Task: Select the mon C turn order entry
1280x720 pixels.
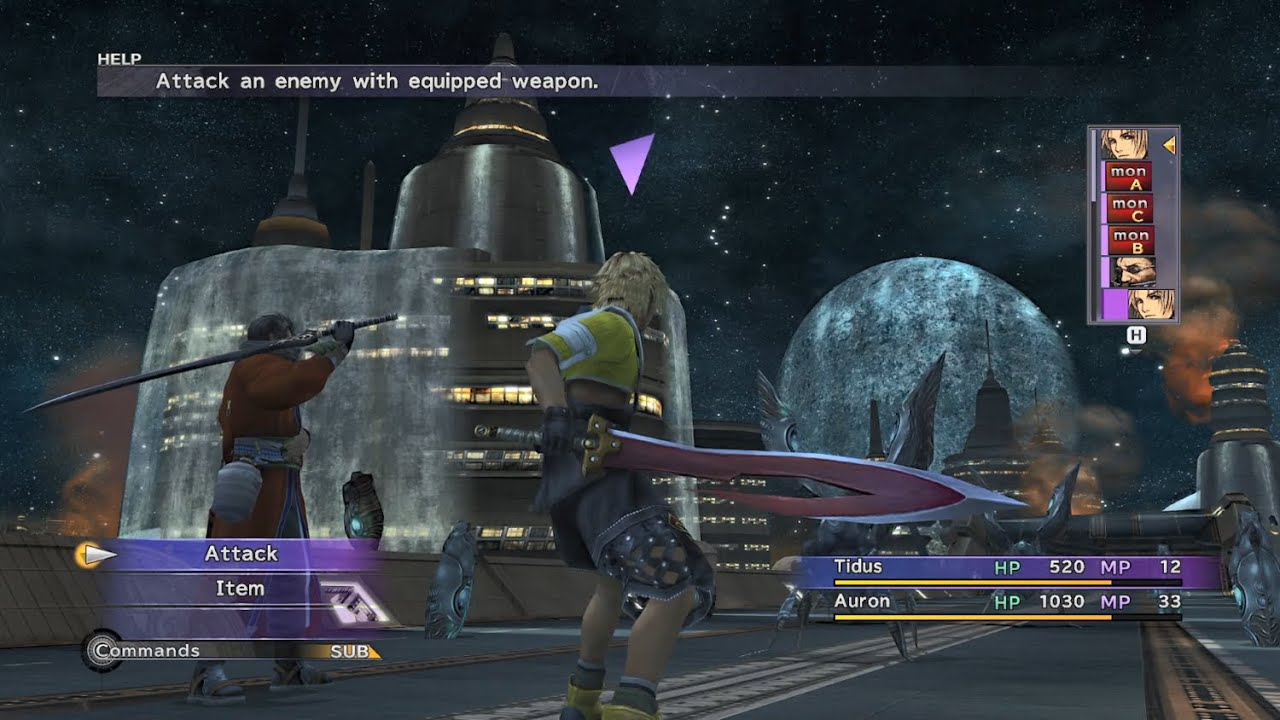Action: coord(1130,209)
